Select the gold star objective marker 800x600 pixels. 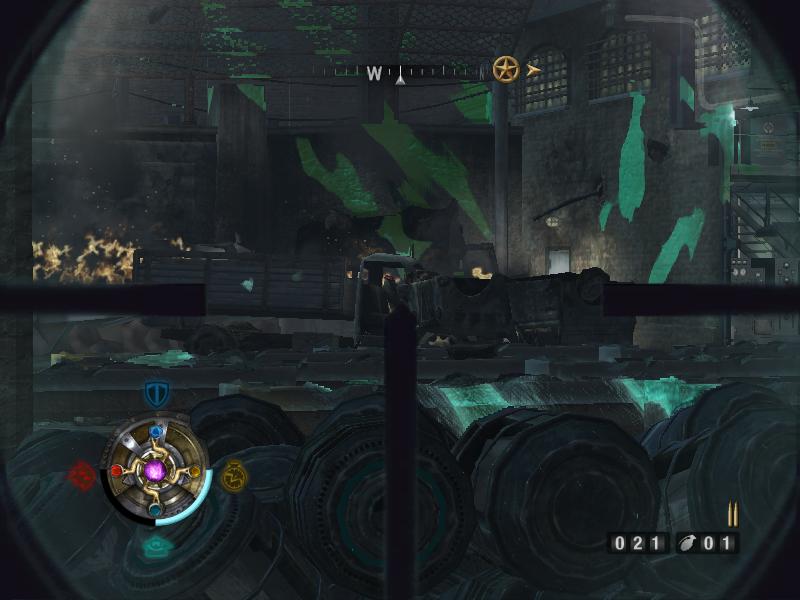click(506, 69)
